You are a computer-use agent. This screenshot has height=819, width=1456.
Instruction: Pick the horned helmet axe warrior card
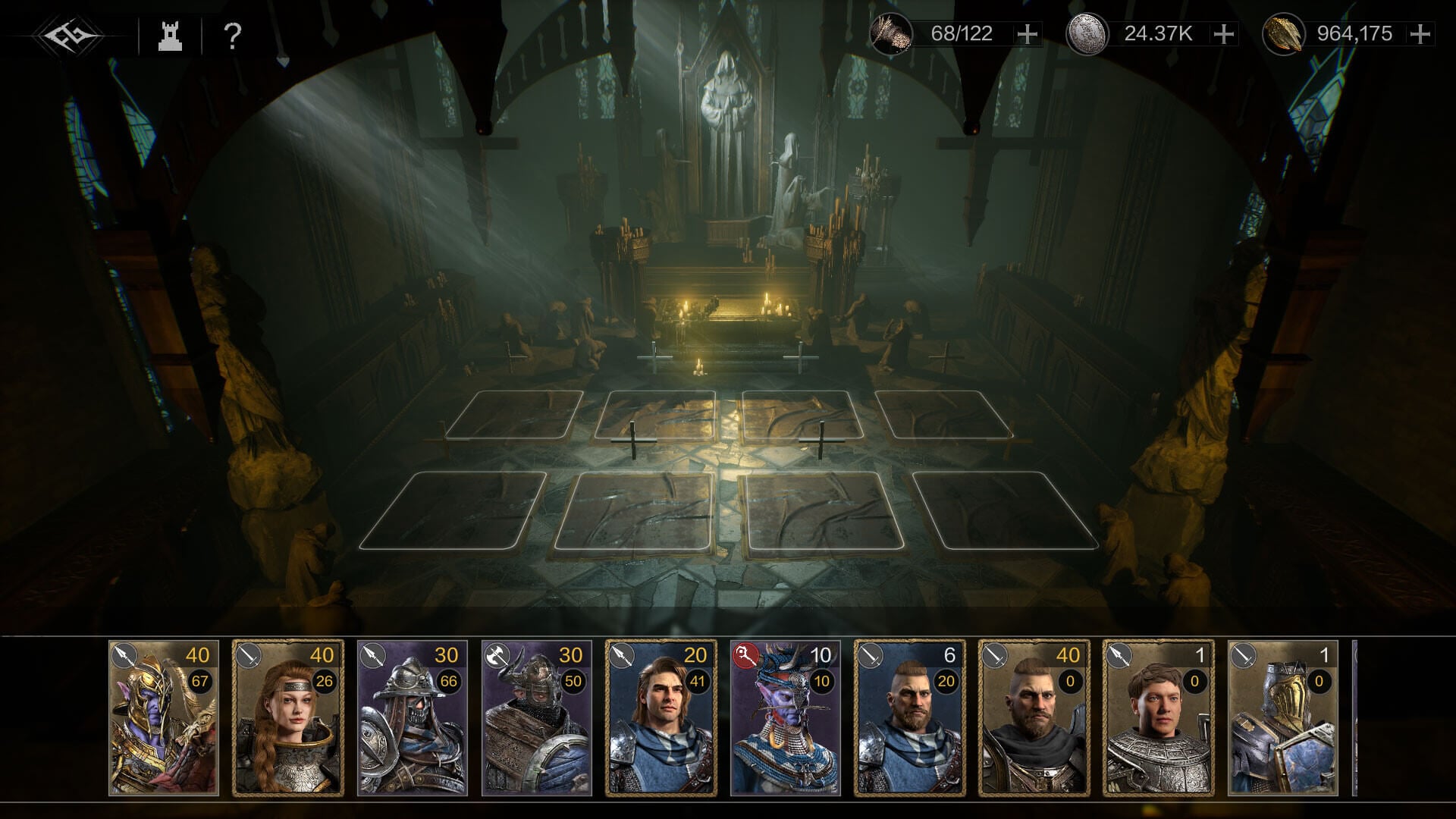[x=536, y=717]
